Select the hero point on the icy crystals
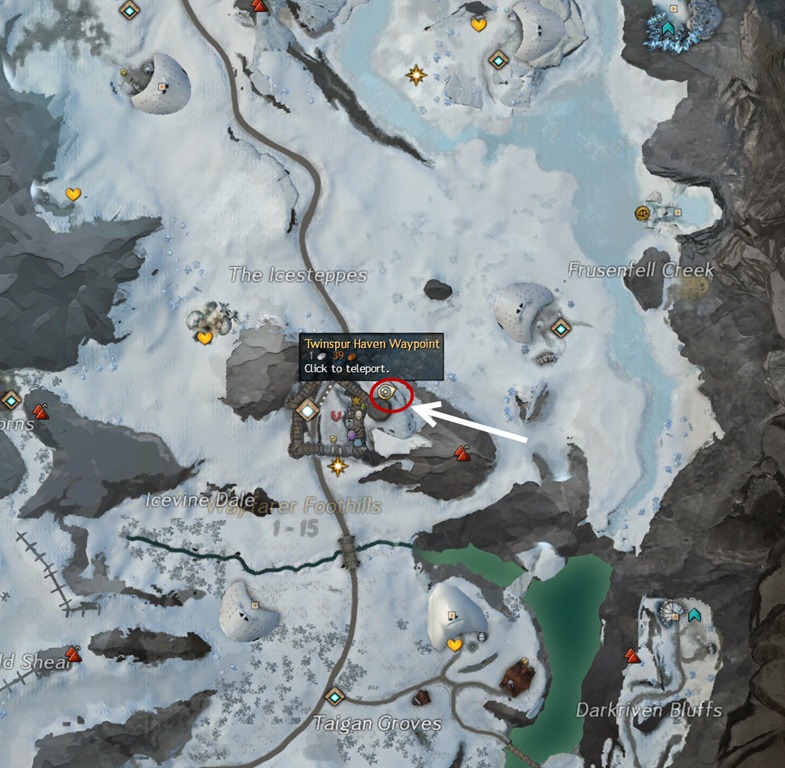This screenshot has width=785, height=768. click(x=669, y=29)
